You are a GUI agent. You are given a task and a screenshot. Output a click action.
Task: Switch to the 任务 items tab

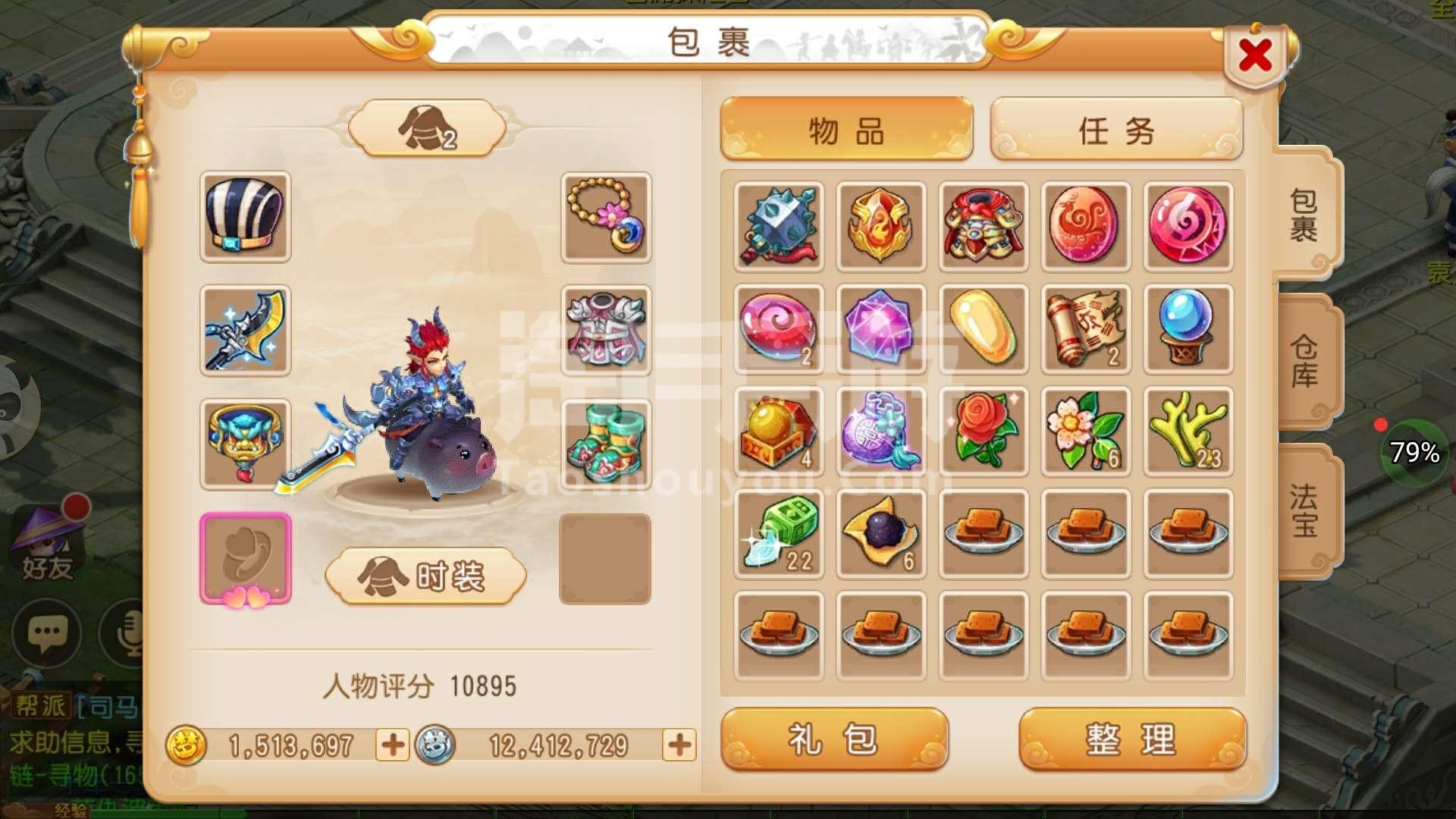pyautogui.click(x=1116, y=130)
